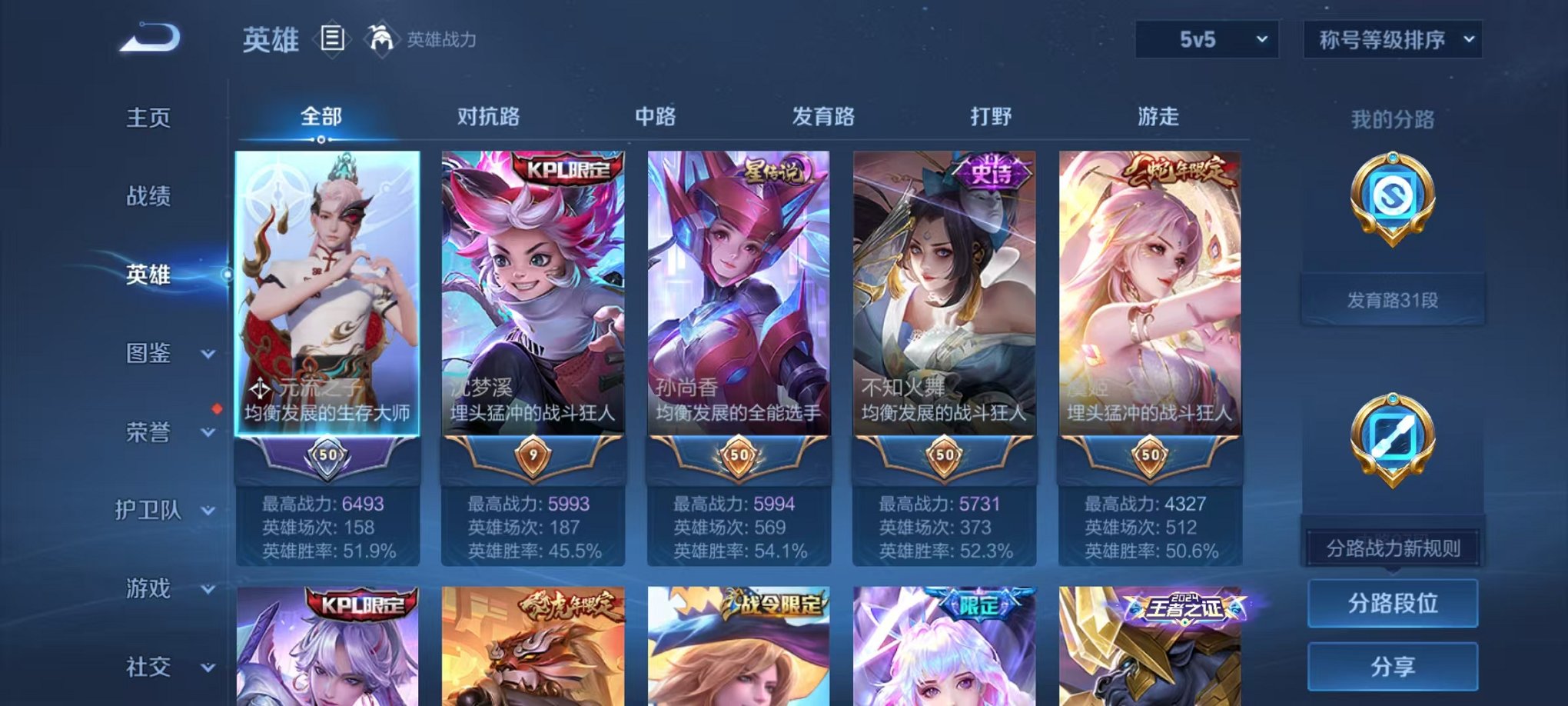The height and width of the screenshot is (706, 1568).
Task: Open the 5v5 mode dropdown
Action: point(1208,38)
